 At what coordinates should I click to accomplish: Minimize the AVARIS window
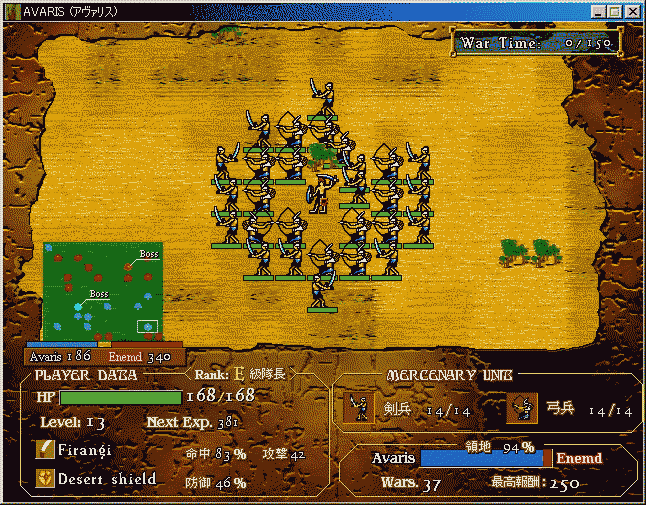(x=598, y=11)
